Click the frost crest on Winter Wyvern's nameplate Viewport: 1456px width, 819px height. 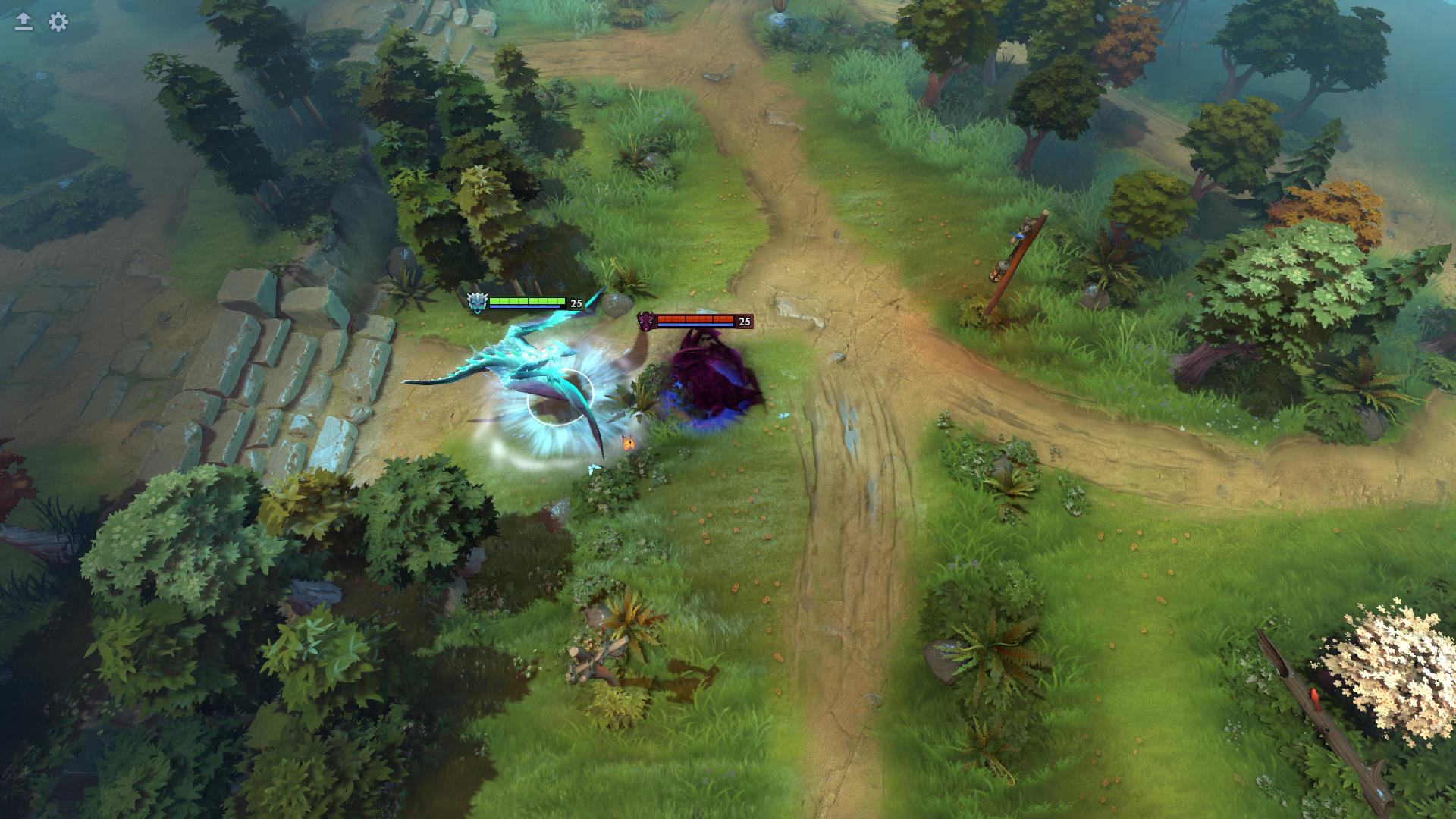(476, 303)
